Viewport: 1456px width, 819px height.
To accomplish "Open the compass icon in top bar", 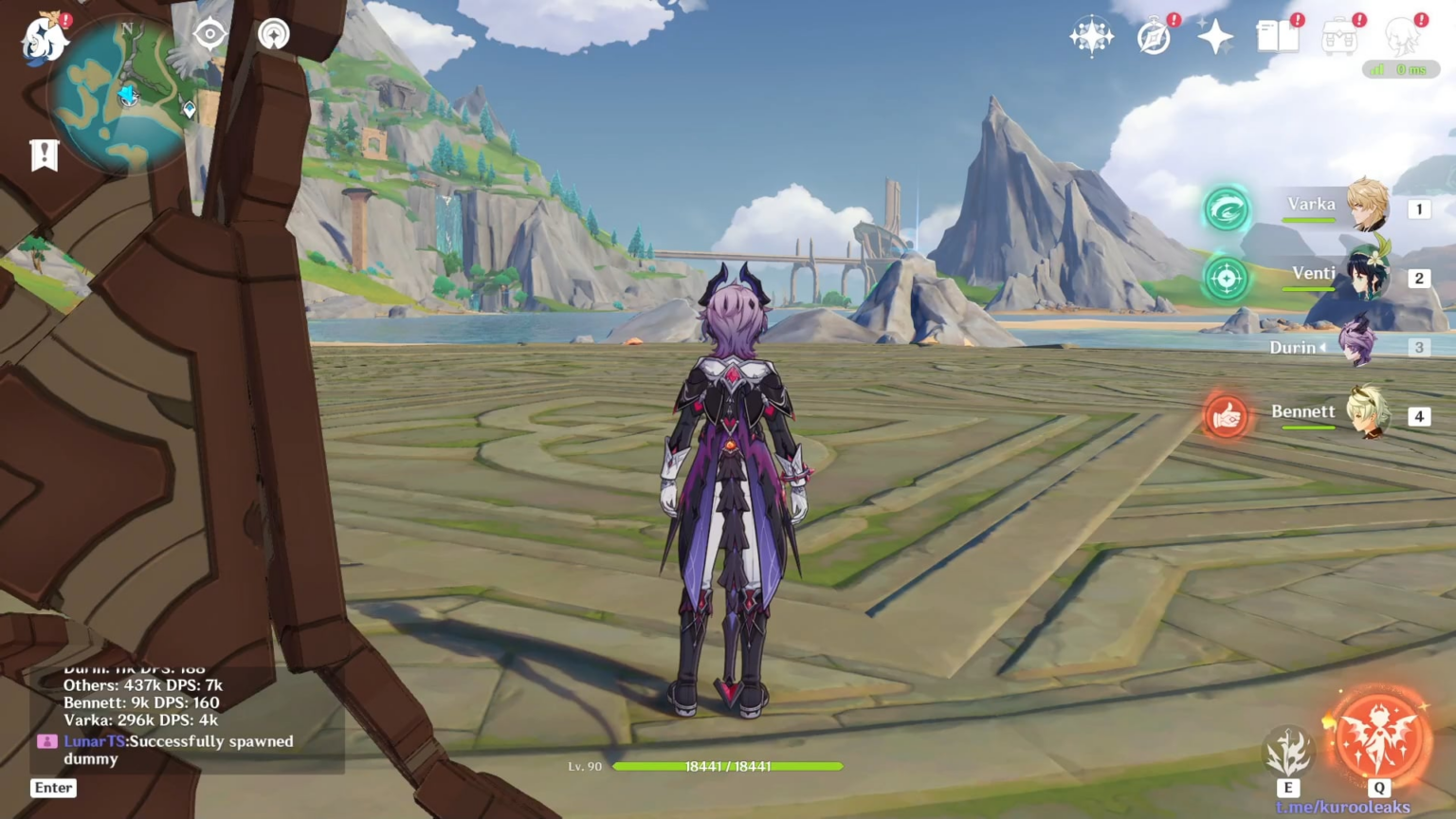I will tap(1154, 38).
